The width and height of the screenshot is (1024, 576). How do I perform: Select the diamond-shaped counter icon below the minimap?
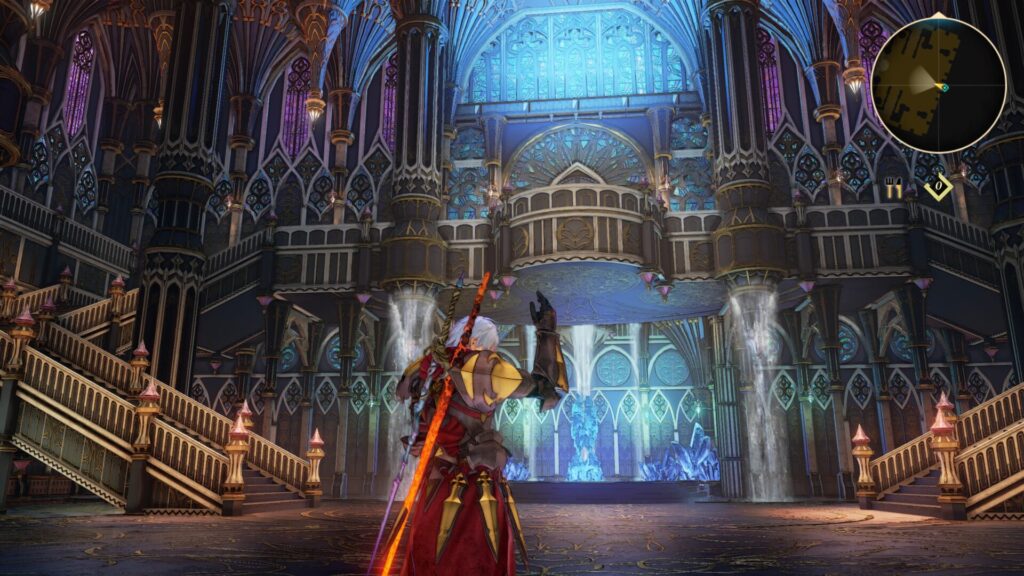tap(937, 188)
